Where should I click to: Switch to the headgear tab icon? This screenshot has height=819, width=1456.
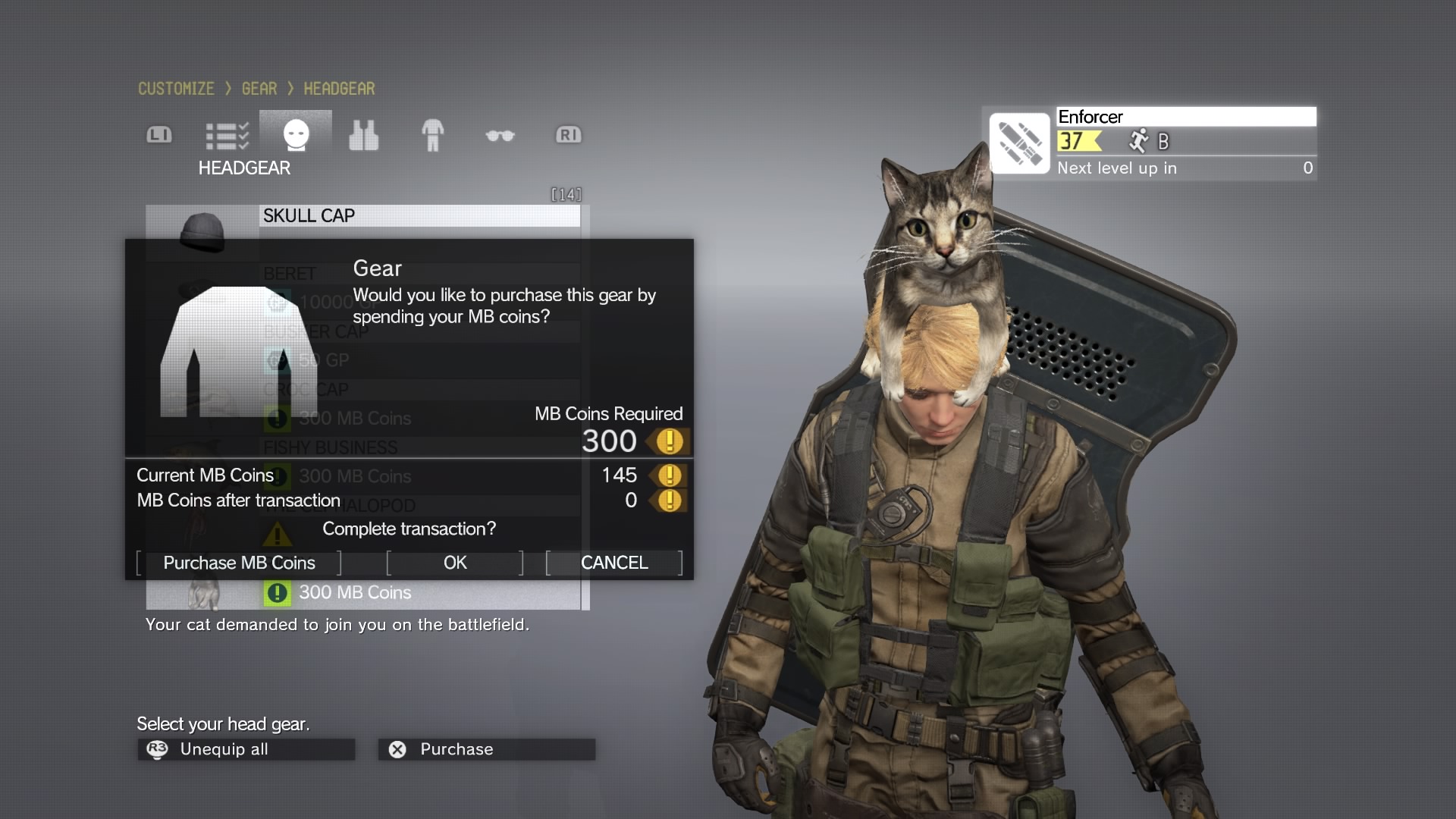pos(296,135)
